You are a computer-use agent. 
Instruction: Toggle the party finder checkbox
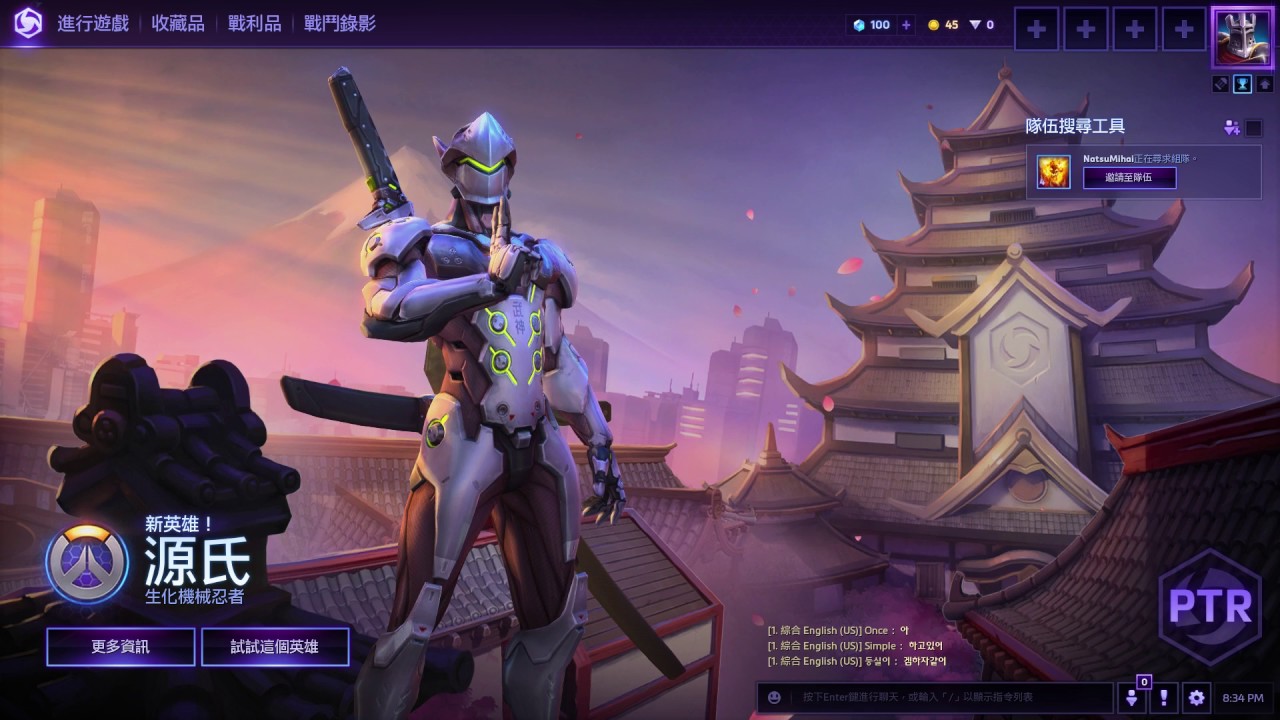tap(1253, 127)
